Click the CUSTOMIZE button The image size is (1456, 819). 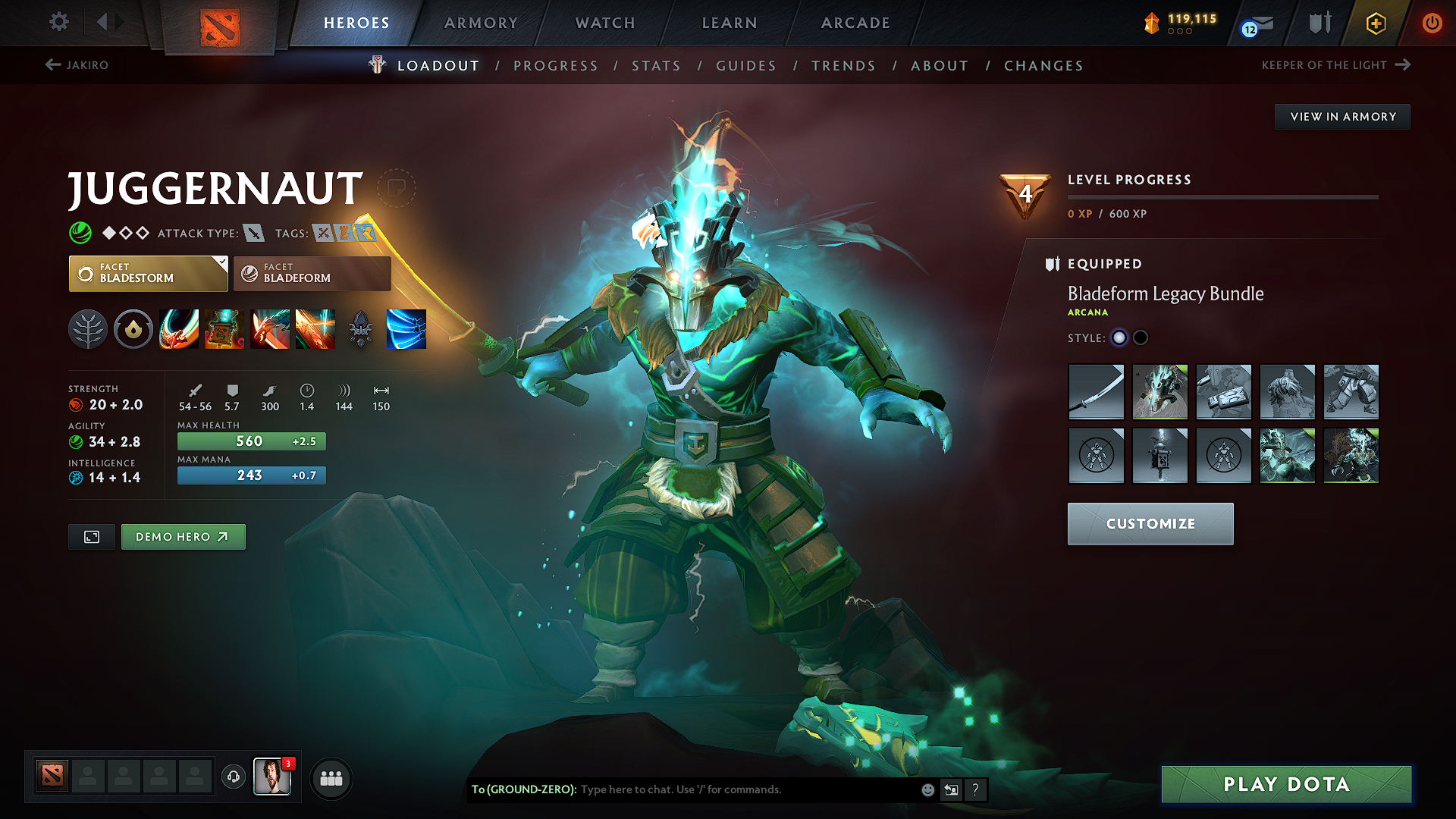[1150, 523]
